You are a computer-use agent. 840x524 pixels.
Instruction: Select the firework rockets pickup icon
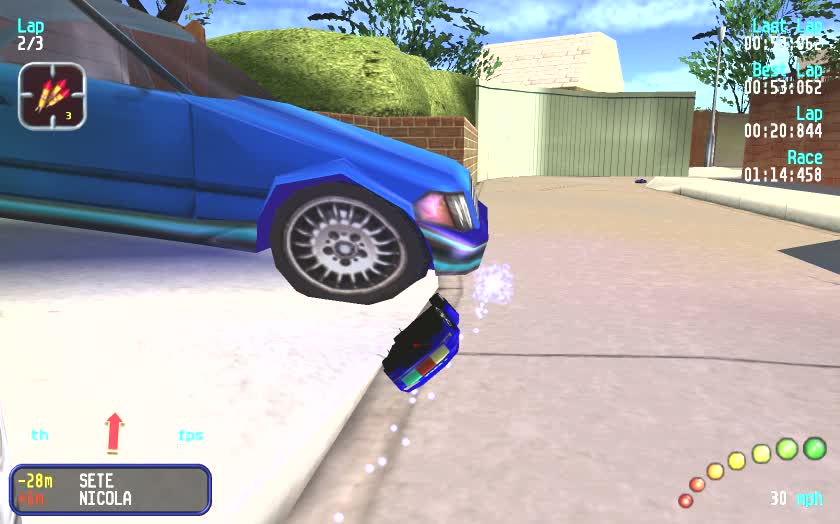52,96
